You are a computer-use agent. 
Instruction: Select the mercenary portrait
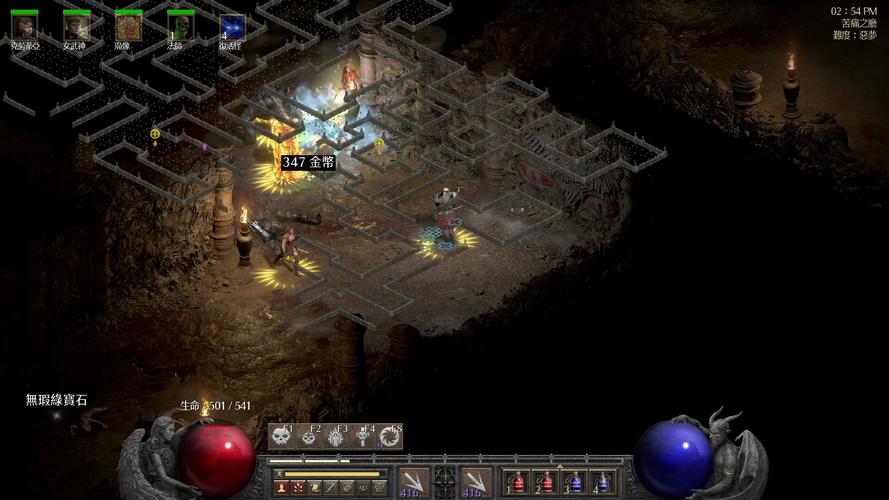tap(24, 27)
